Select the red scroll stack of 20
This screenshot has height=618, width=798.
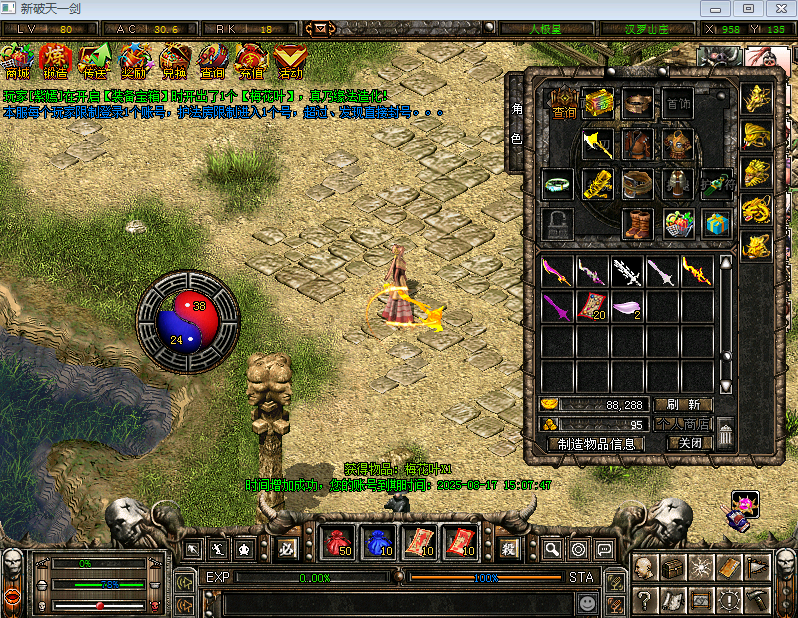point(592,307)
